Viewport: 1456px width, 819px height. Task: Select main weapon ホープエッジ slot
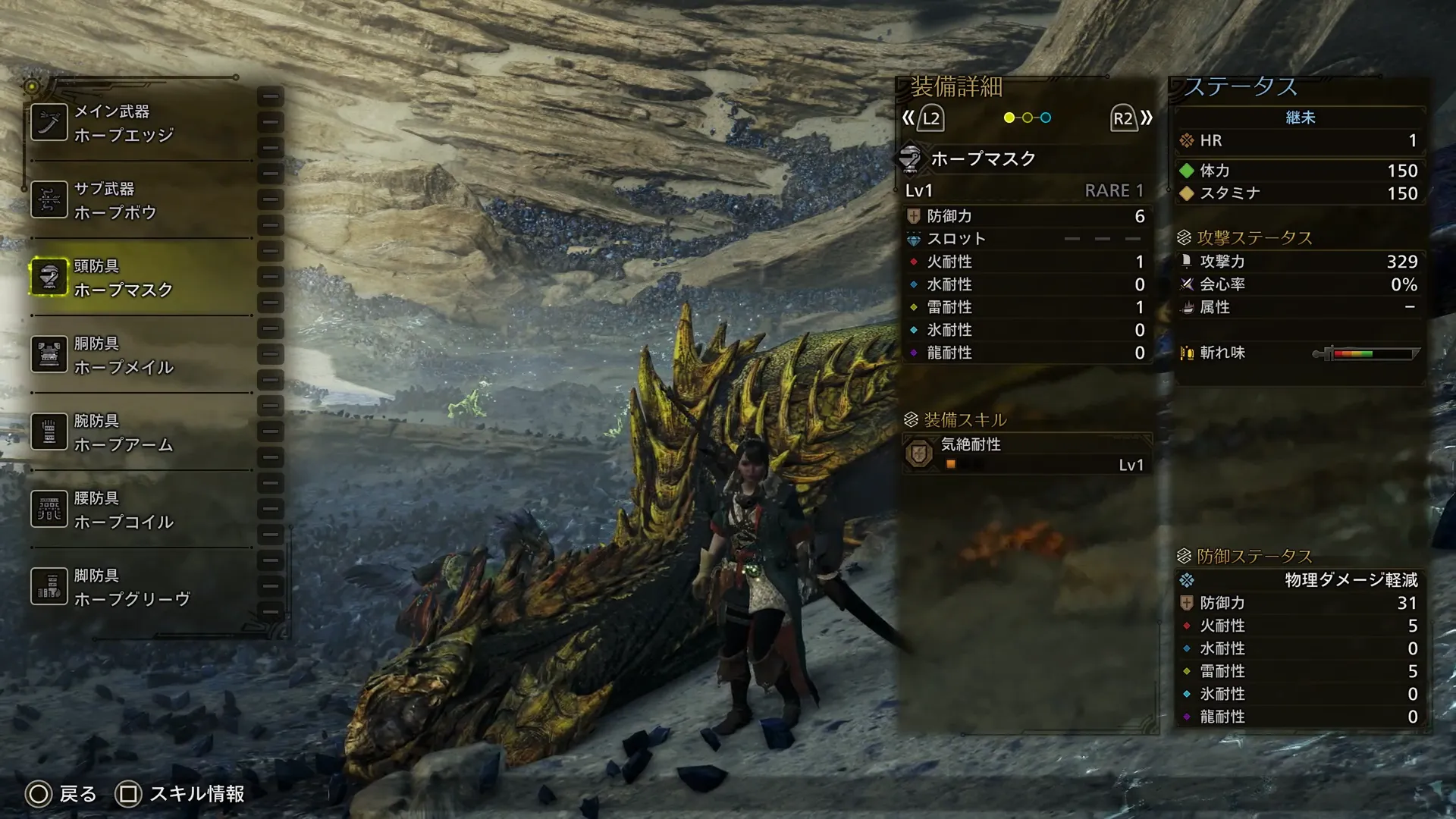140,123
